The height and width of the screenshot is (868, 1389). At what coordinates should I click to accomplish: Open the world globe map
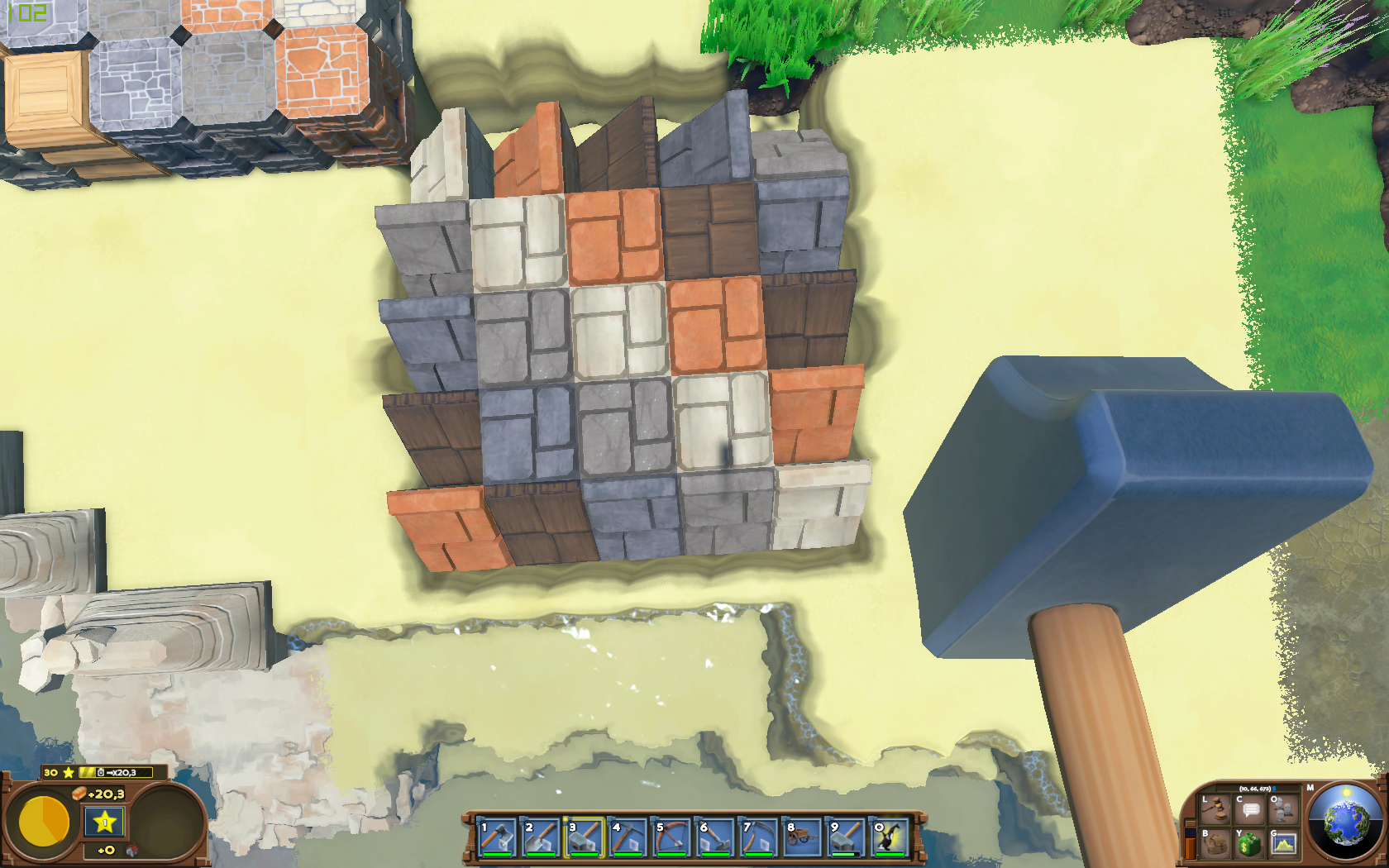coord(1347,822)
